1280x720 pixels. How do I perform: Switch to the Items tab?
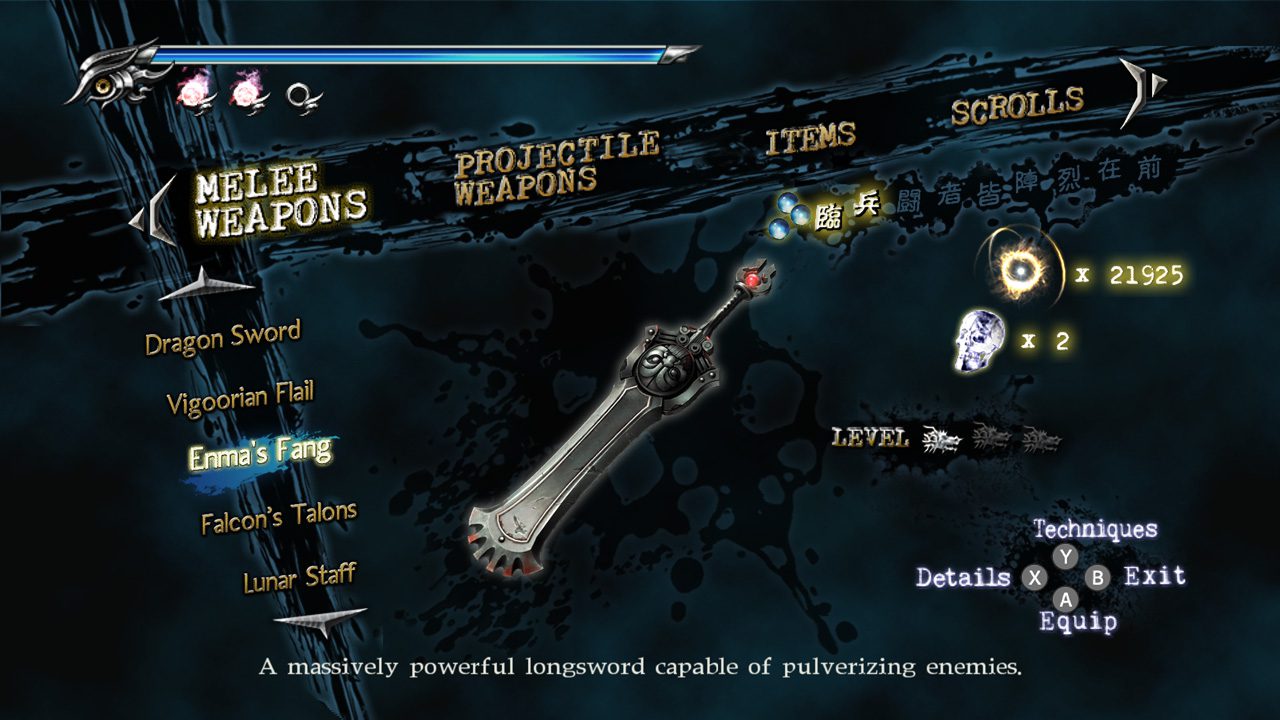[811, 138]
